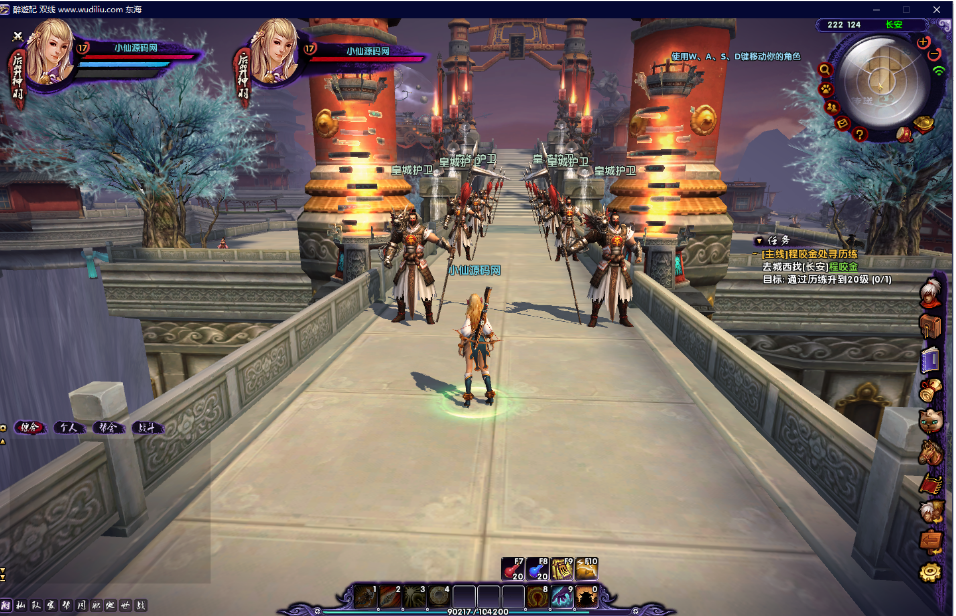
Task: Use the blue mana potion on F8
Action: [x=538, y=569]
